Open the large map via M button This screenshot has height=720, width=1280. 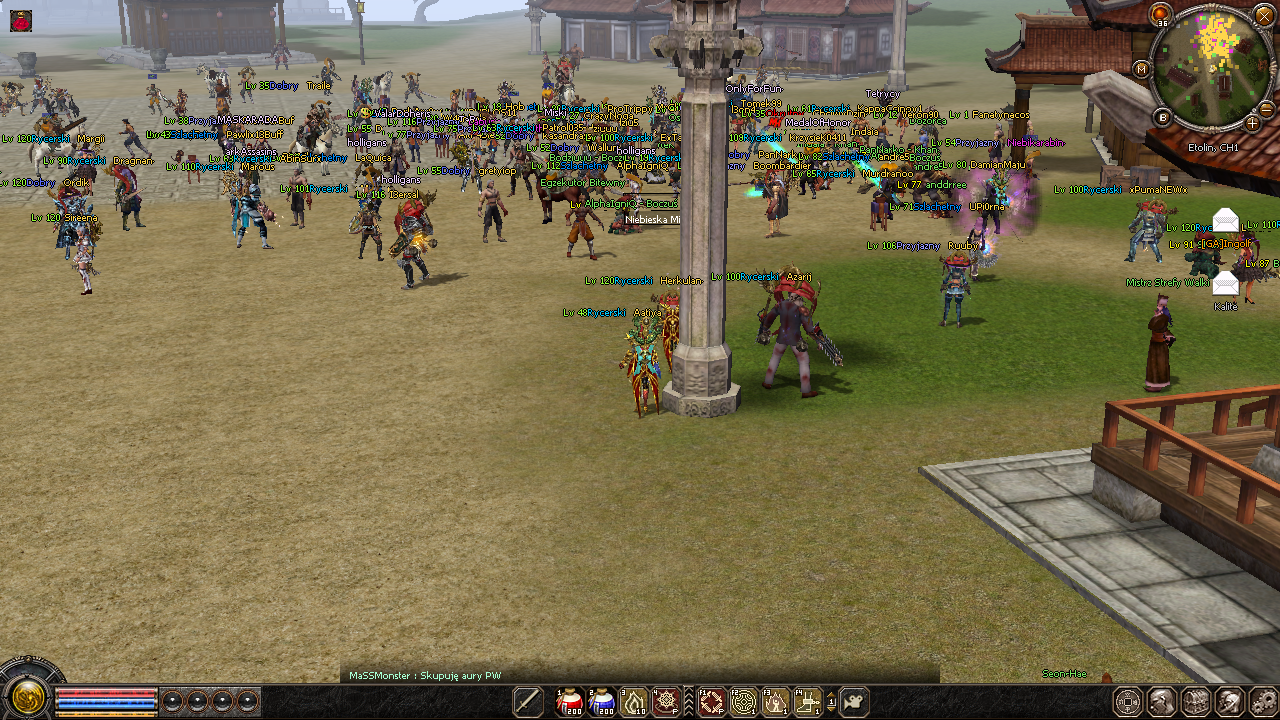pos(1141,69)
